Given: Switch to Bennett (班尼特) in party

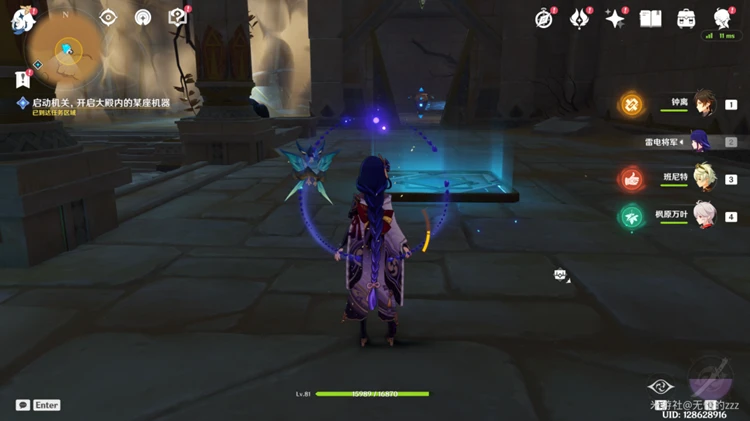Looking at the screenshot, I should coord(704,178).
